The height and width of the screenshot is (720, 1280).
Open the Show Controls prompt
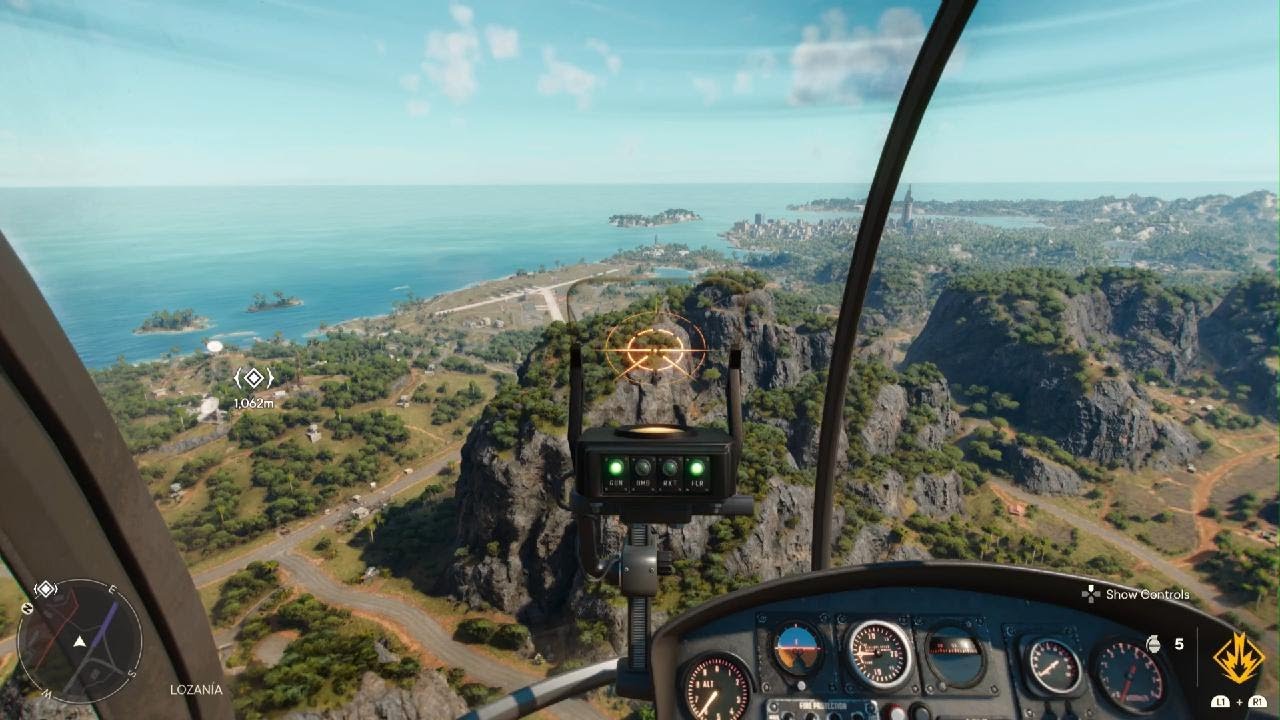pyautogui.click(x=1136, y=594)
